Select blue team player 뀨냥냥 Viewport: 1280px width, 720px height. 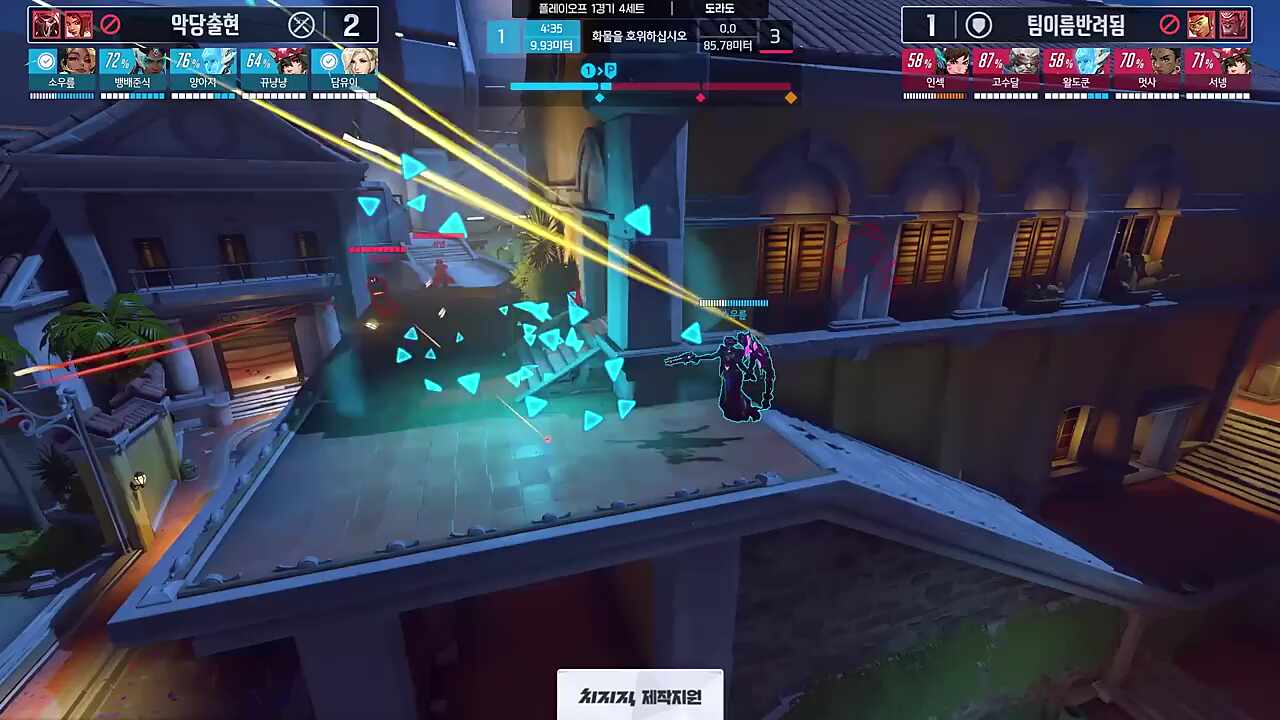[273, 73]
